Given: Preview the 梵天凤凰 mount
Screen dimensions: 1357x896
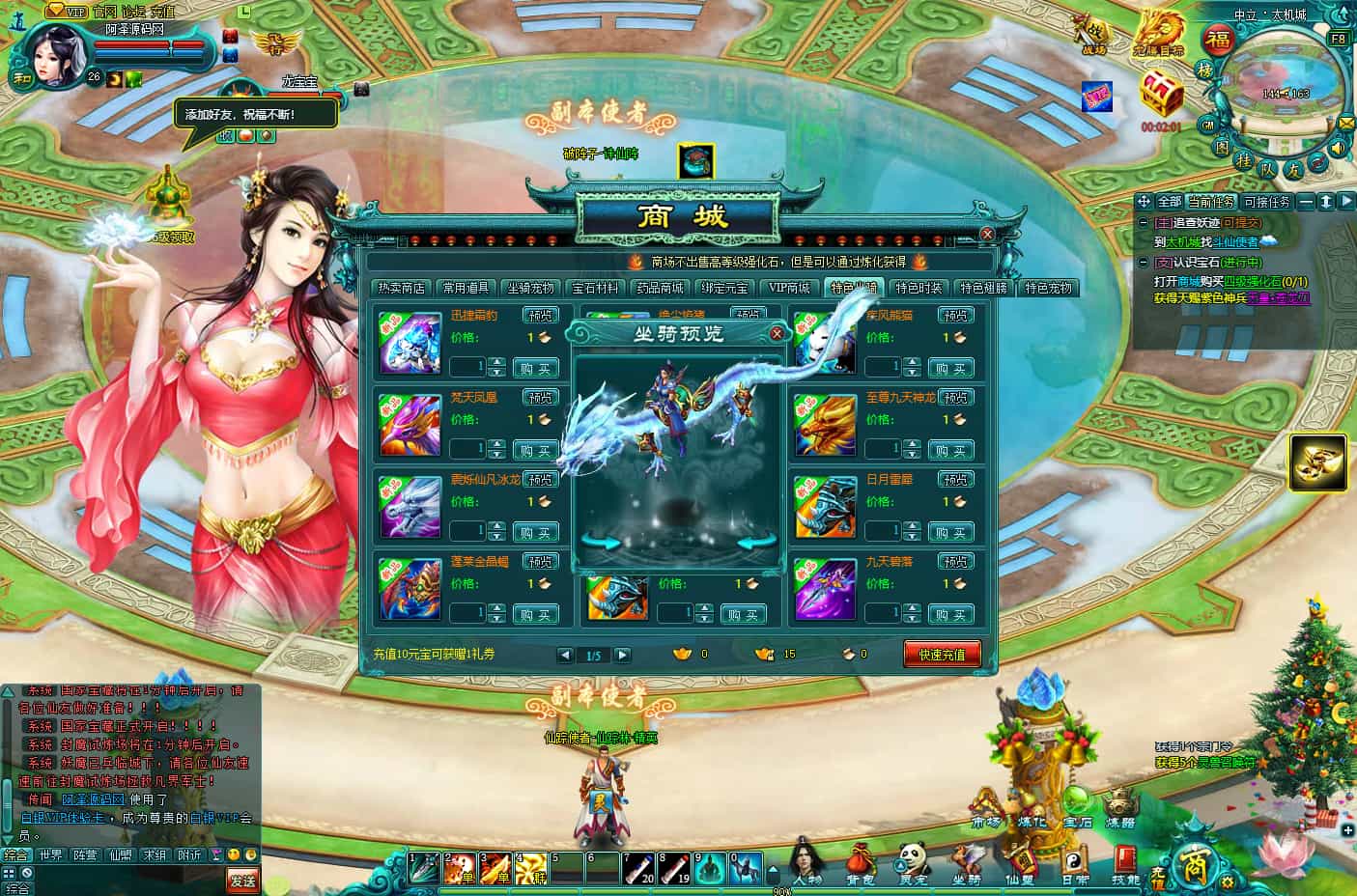Looking at the screenshot, I should [541, 398].
